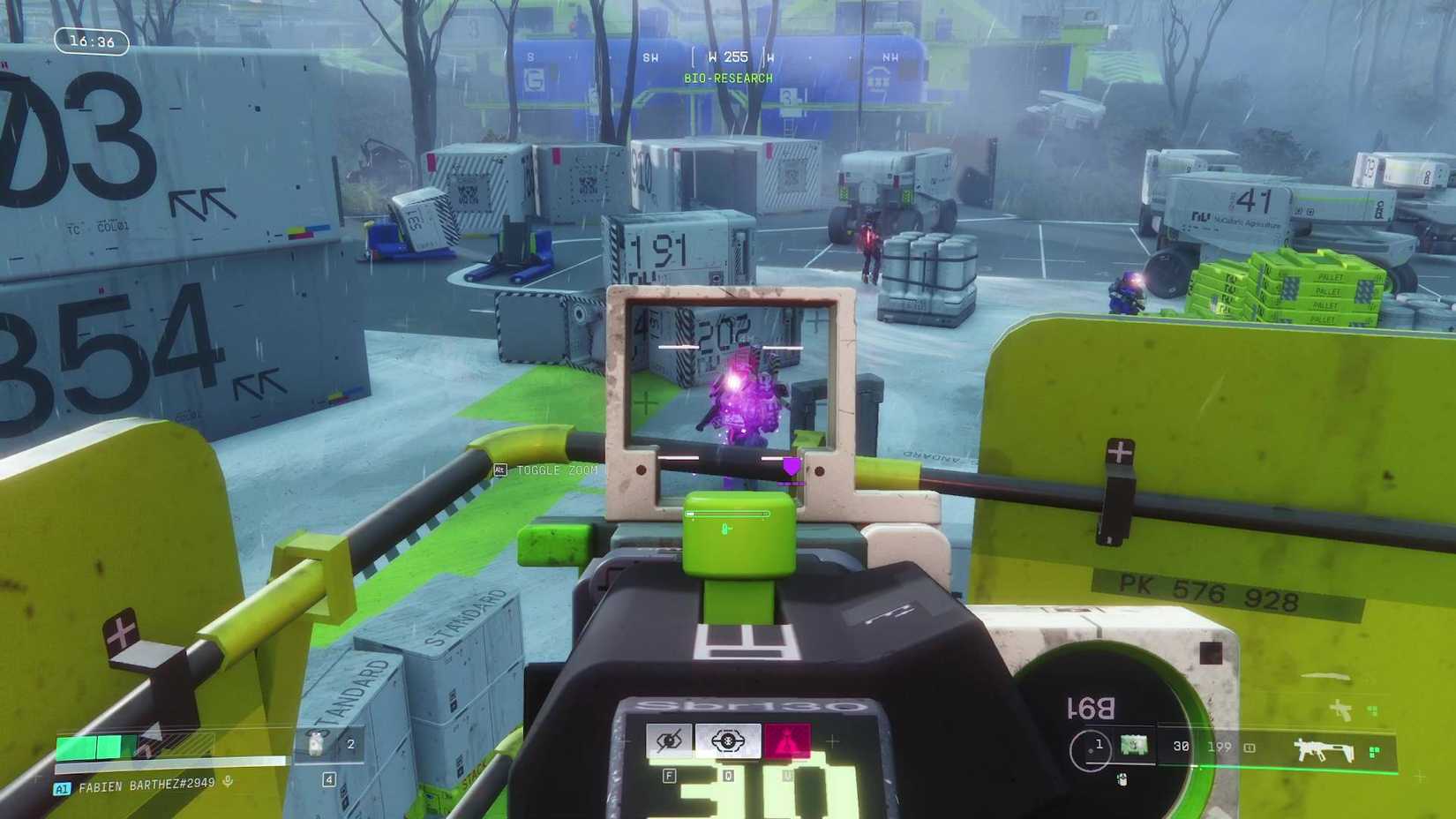Select the pistol icon at far bottom right
1456x819 pixels.
(x=1343, y=710)
